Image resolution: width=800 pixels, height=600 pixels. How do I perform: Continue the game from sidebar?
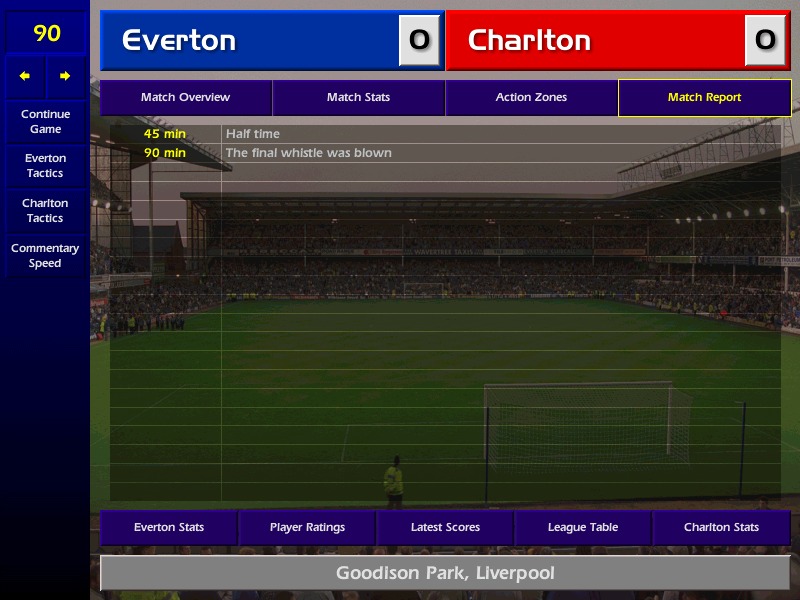coord(45,122)
